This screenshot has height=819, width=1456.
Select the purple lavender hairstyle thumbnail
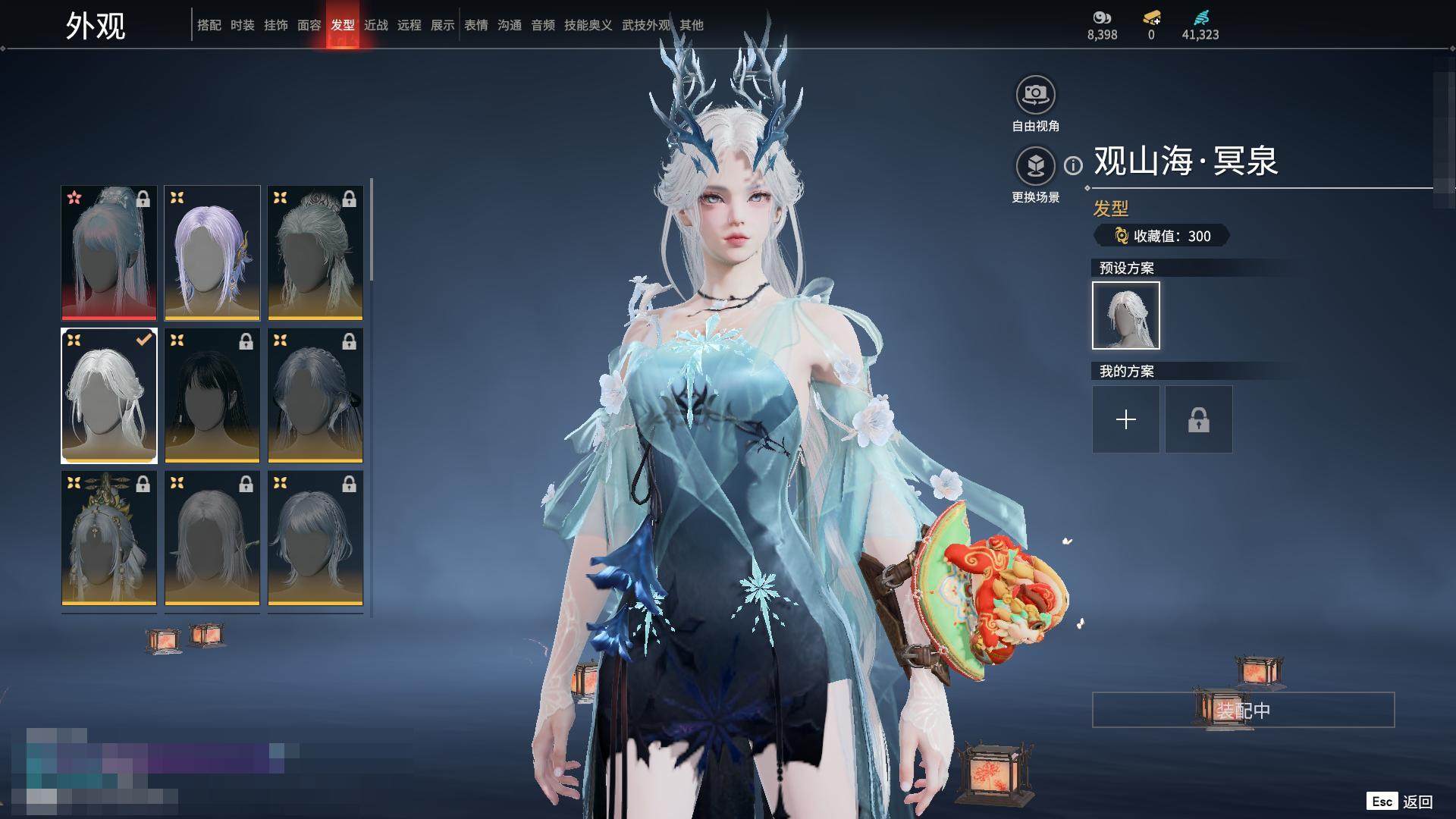click(212, 253)
